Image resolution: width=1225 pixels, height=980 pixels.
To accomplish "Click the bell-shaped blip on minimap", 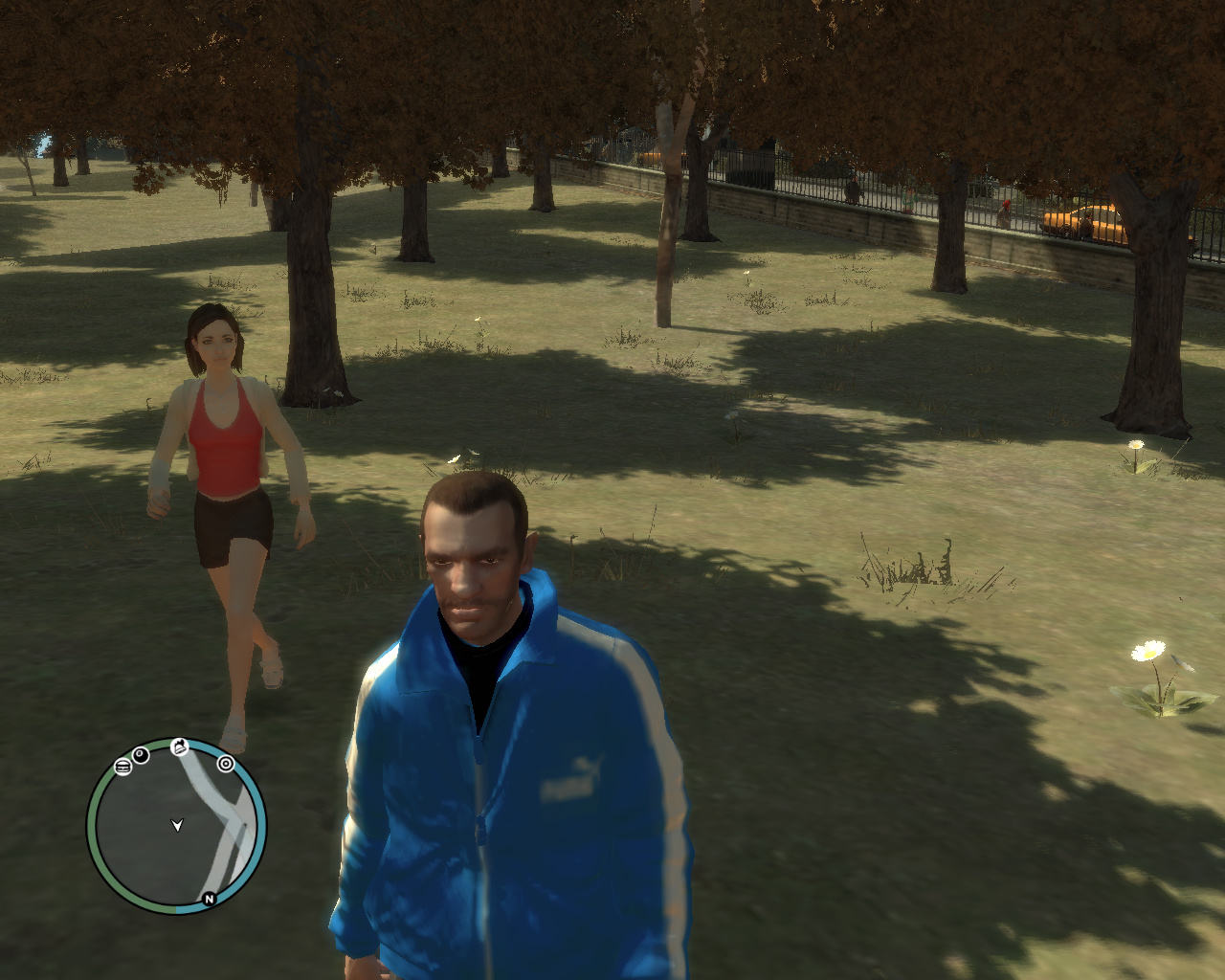I will click(180, 747).
